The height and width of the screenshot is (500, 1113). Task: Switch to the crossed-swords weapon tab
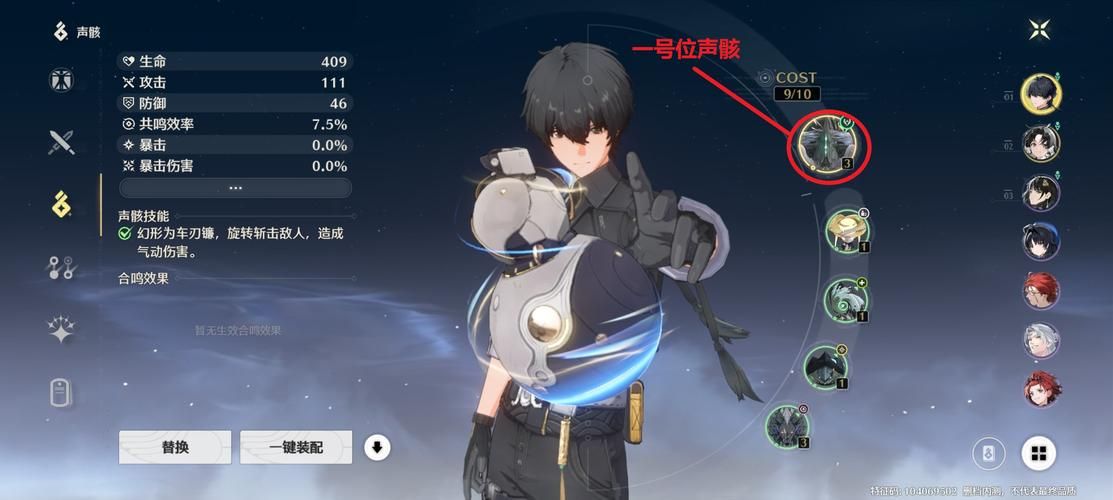pos(62,142)
